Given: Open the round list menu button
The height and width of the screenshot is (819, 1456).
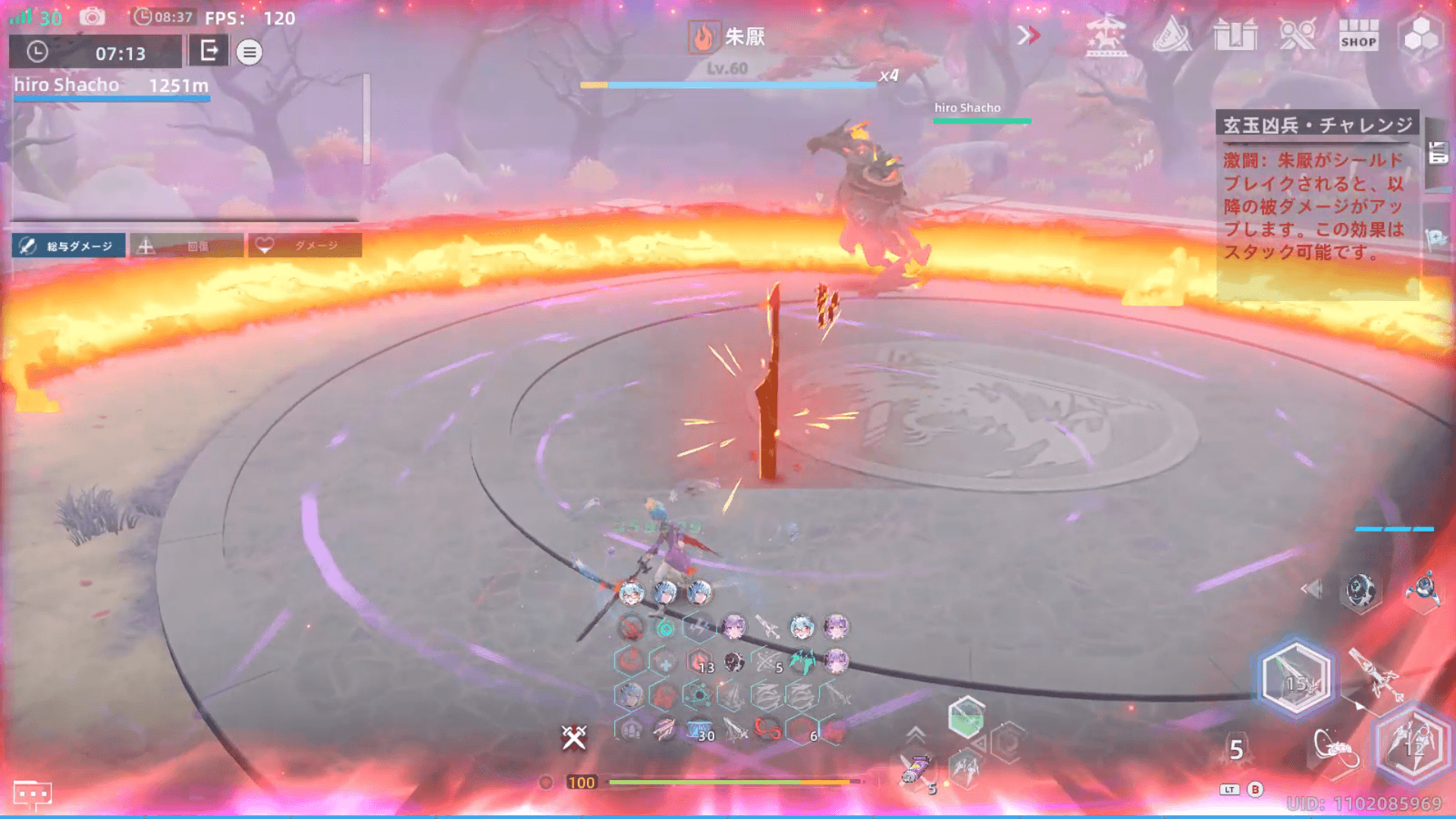Looking at the screenshot, I should point(249,52).
